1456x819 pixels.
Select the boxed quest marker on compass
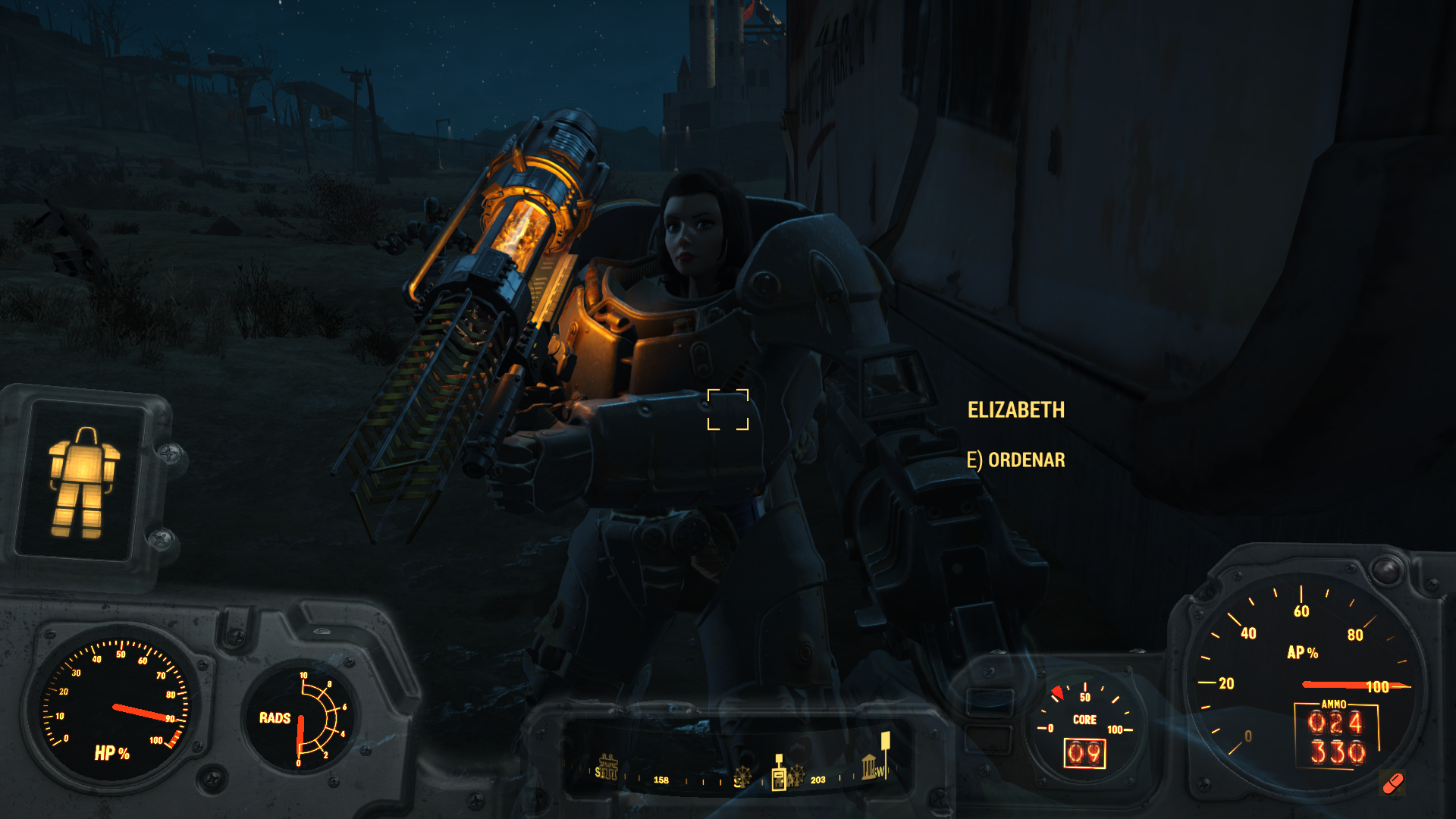click(x=779, y=776)
